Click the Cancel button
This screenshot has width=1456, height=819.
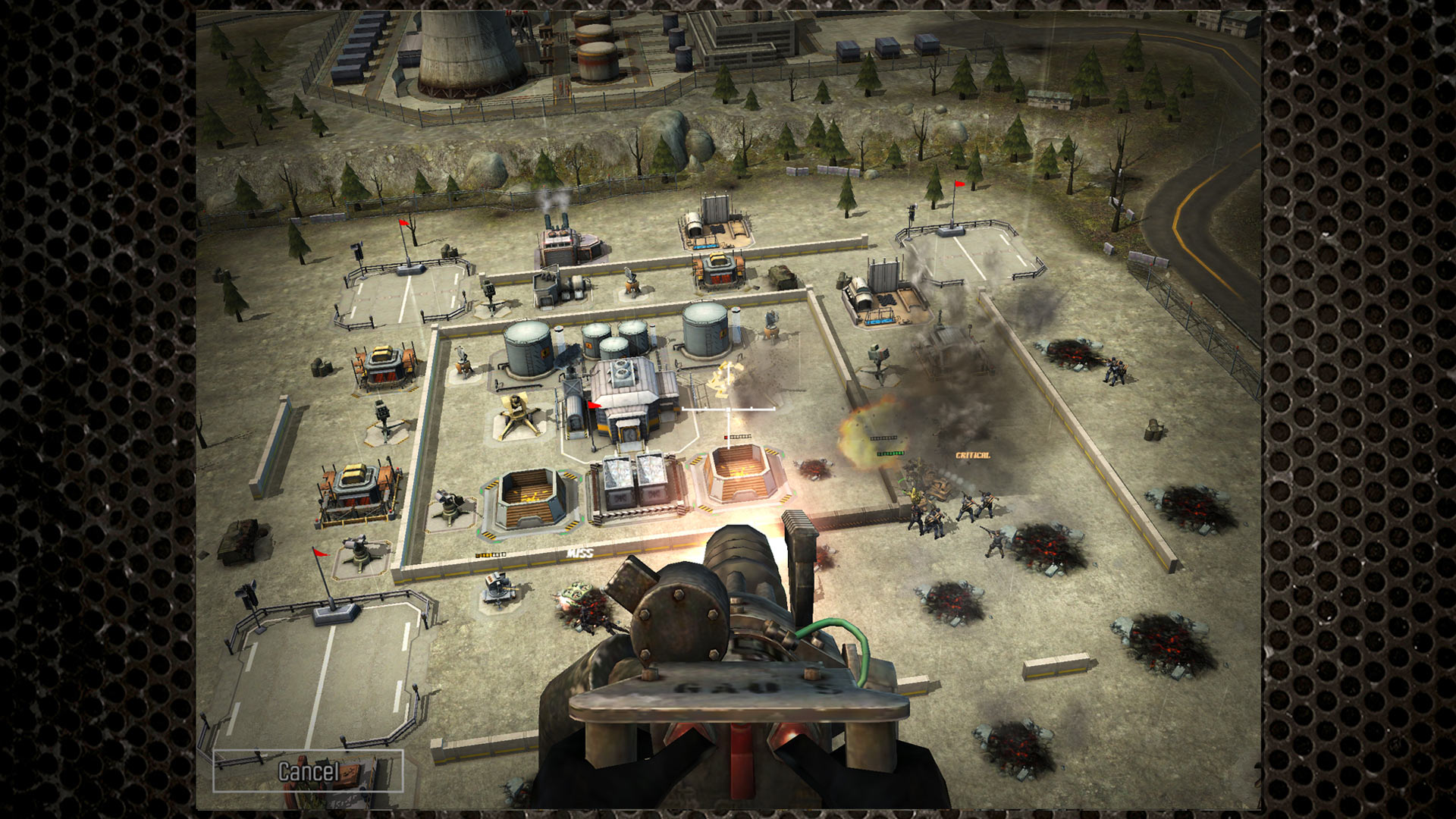pyautogui.click(x=308, y=771)
